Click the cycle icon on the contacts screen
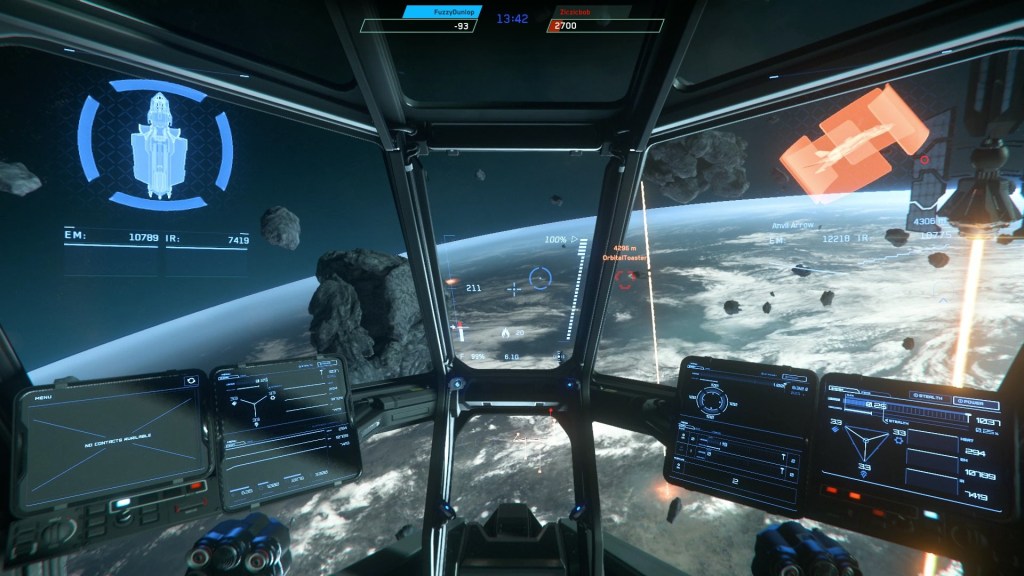 pos(190,381)
